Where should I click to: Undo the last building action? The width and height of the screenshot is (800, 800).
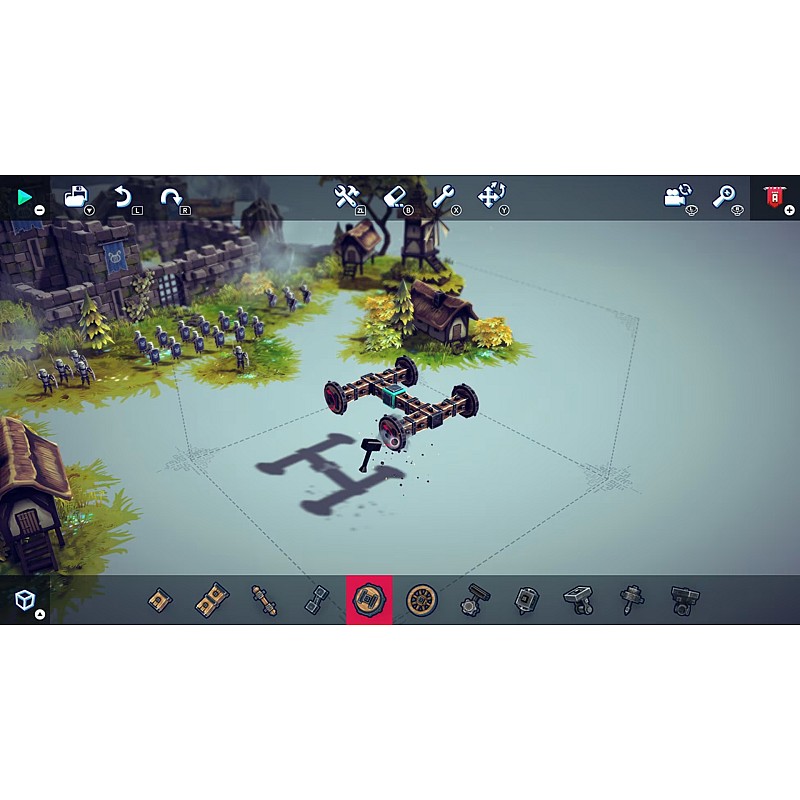(123, 197)
